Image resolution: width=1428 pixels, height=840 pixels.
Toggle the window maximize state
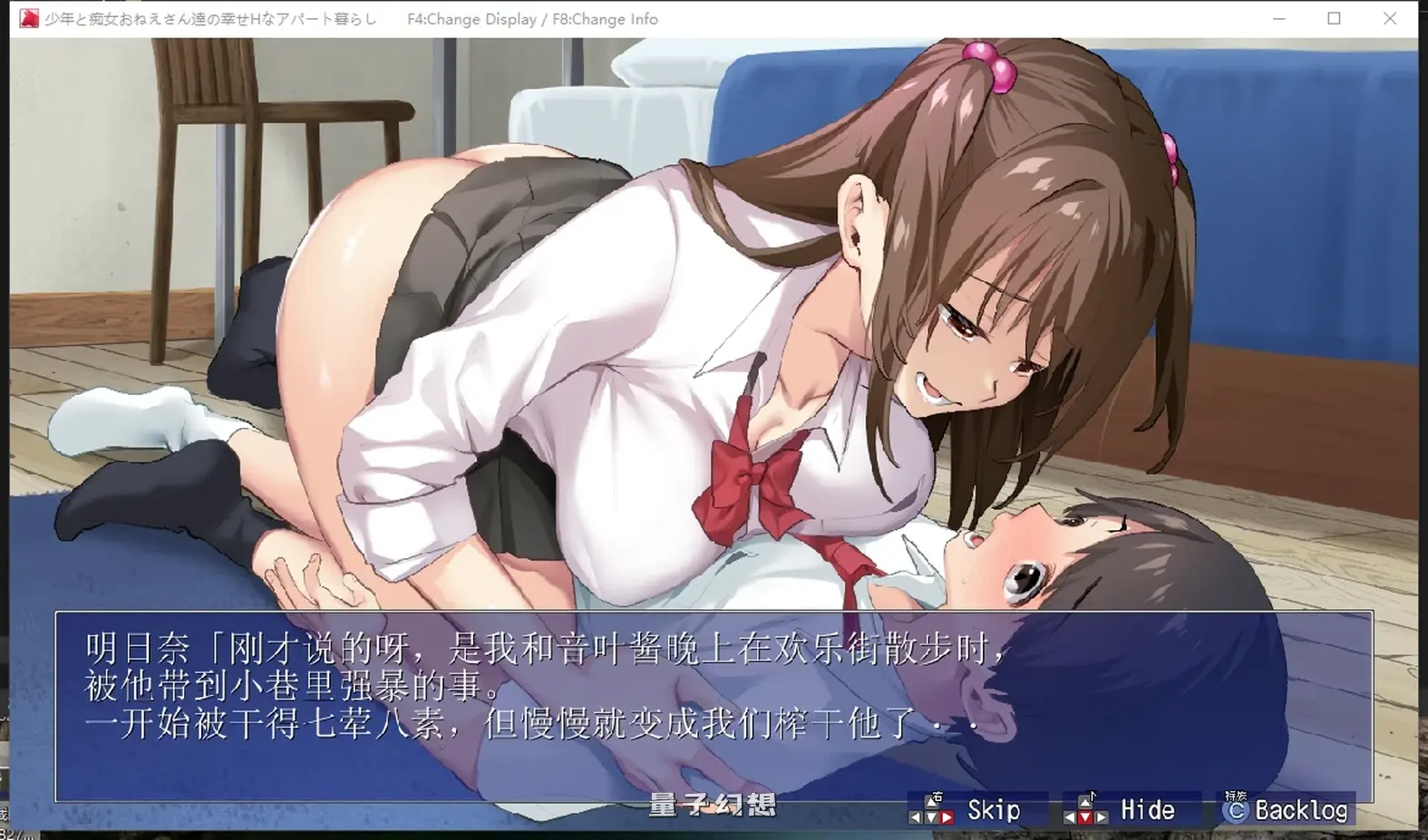[1334, 18]
